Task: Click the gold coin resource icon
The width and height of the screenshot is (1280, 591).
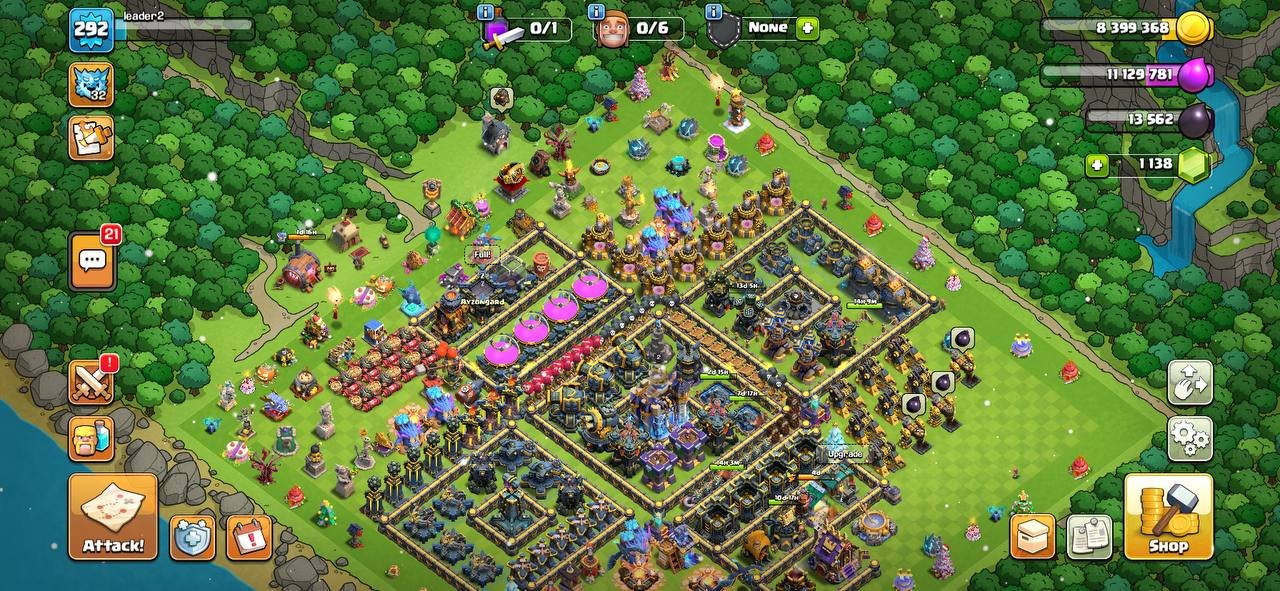Action: [1193, 28]
